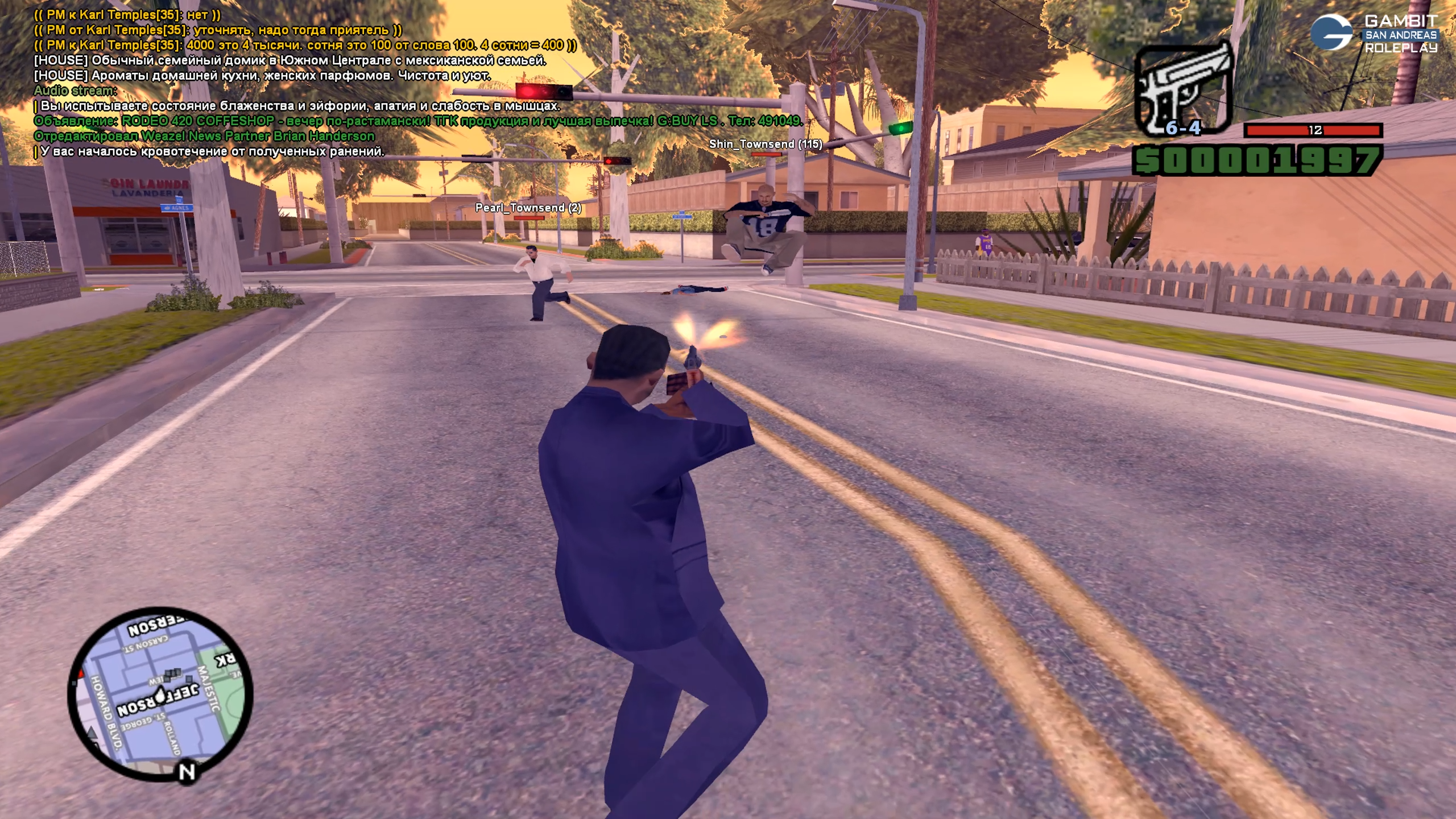The image size is (1456, 819).
Task: Select the Shin_Townsend player nametag
Action: click(765, 144)
